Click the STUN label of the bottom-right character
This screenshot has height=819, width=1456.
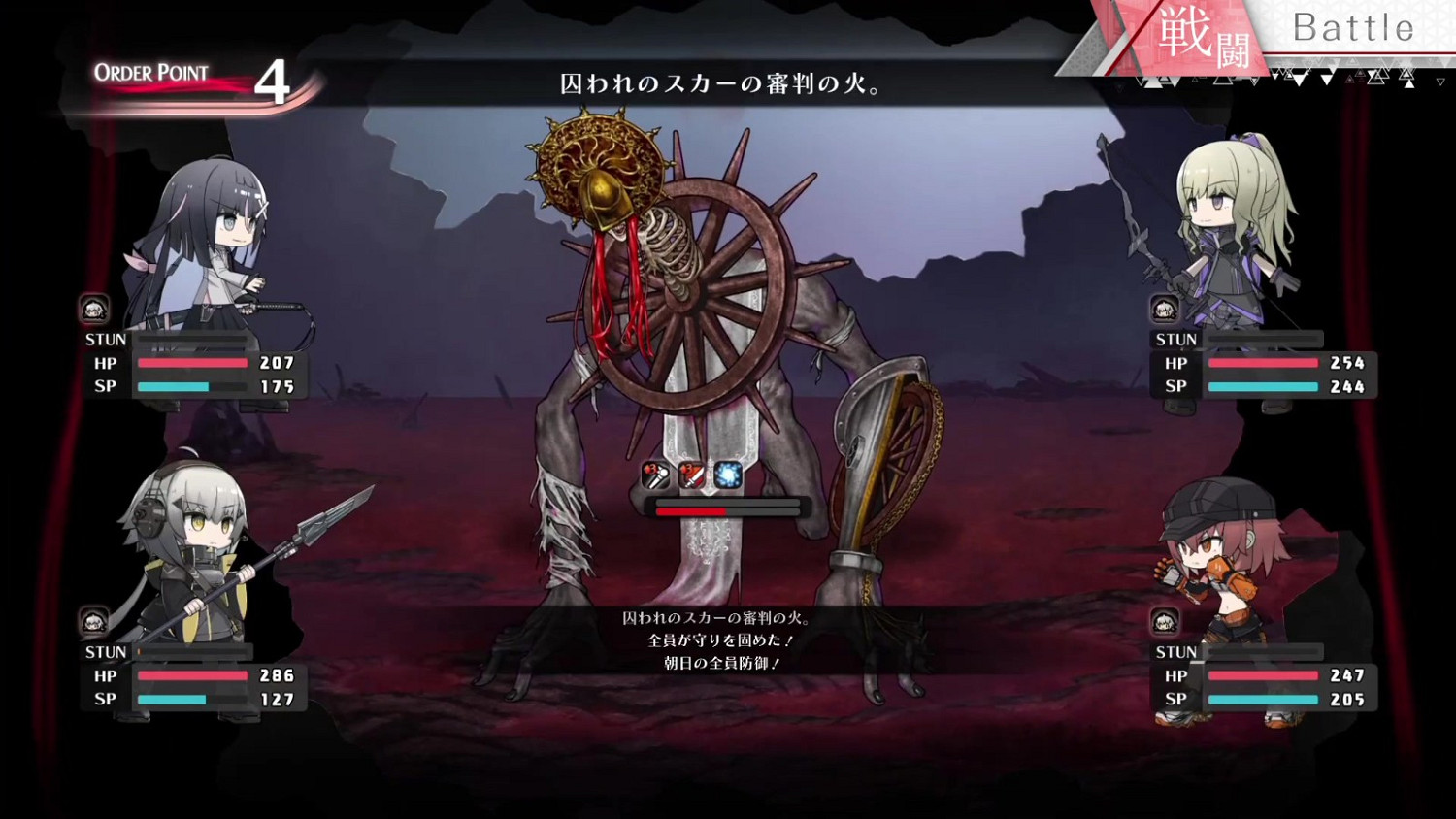(1176, 651)
